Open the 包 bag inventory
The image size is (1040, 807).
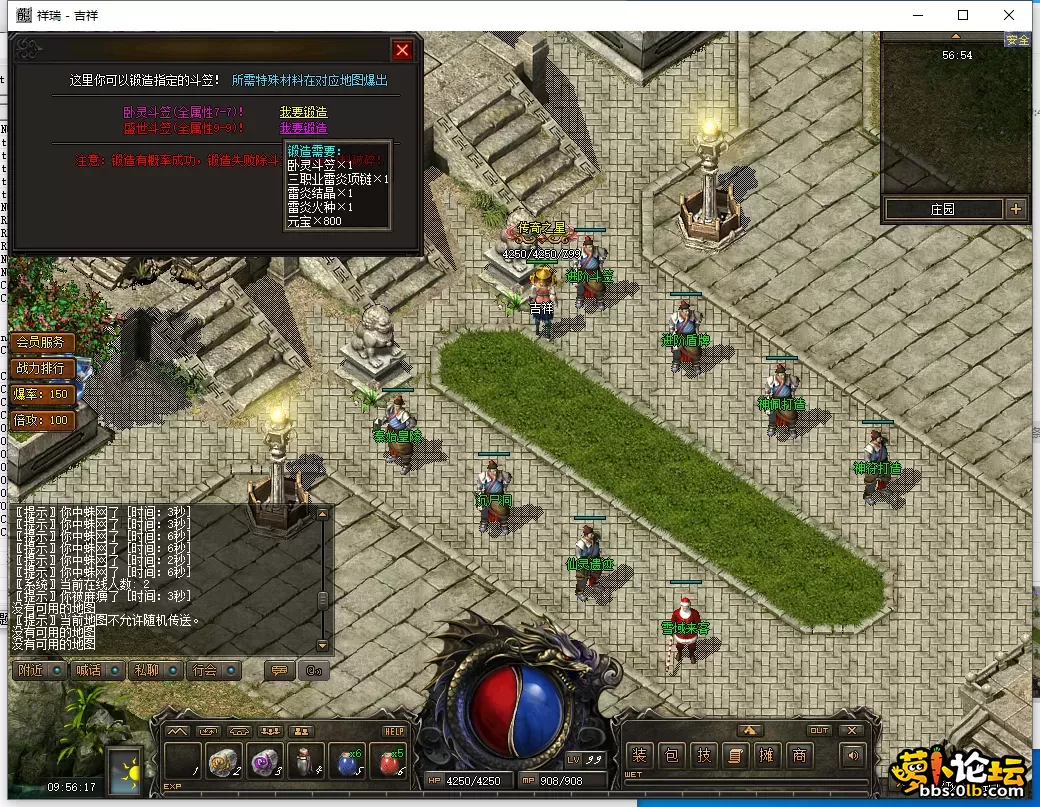(672, 756)
